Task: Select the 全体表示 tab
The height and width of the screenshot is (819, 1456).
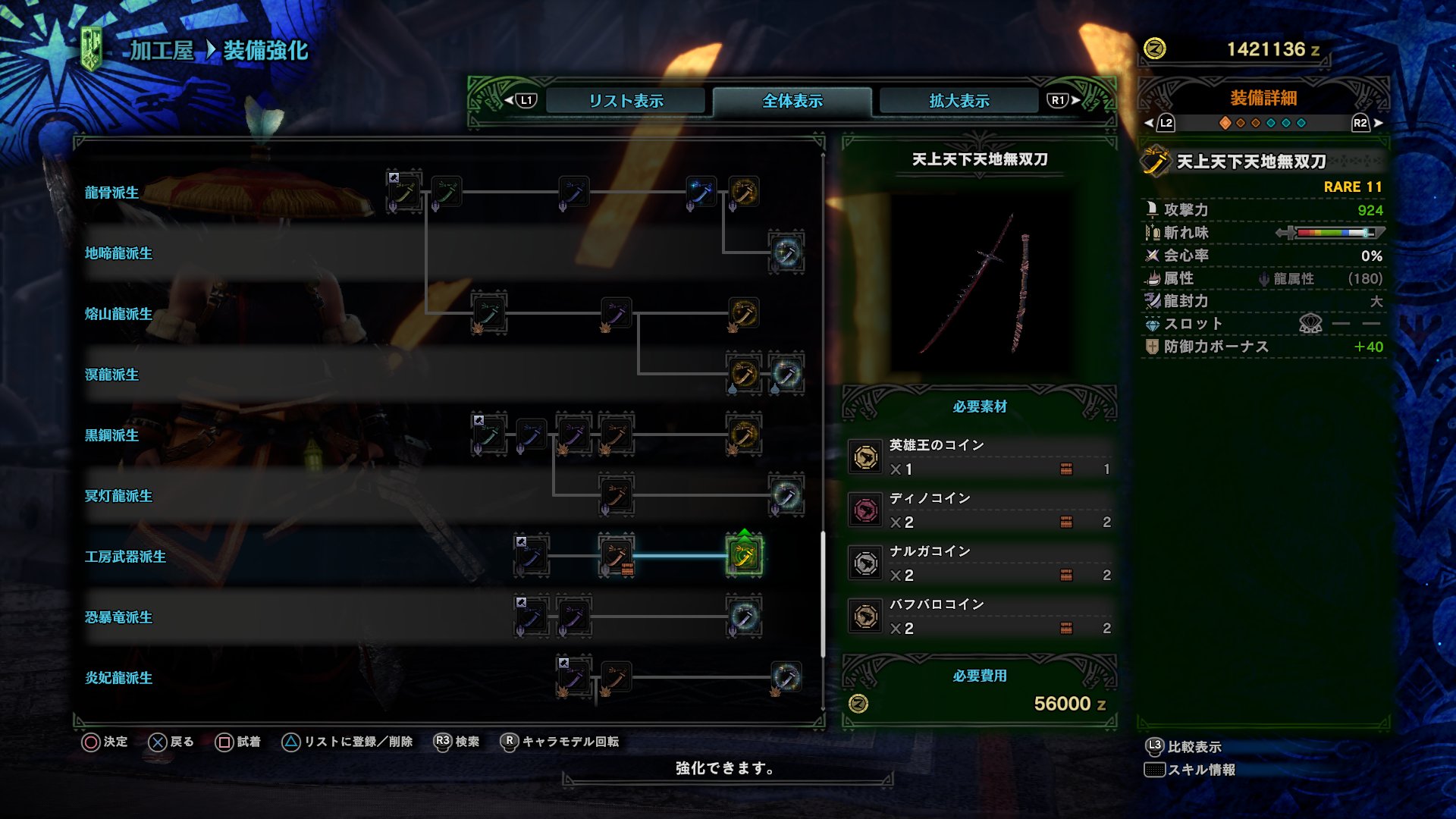Action: point(792,101)
